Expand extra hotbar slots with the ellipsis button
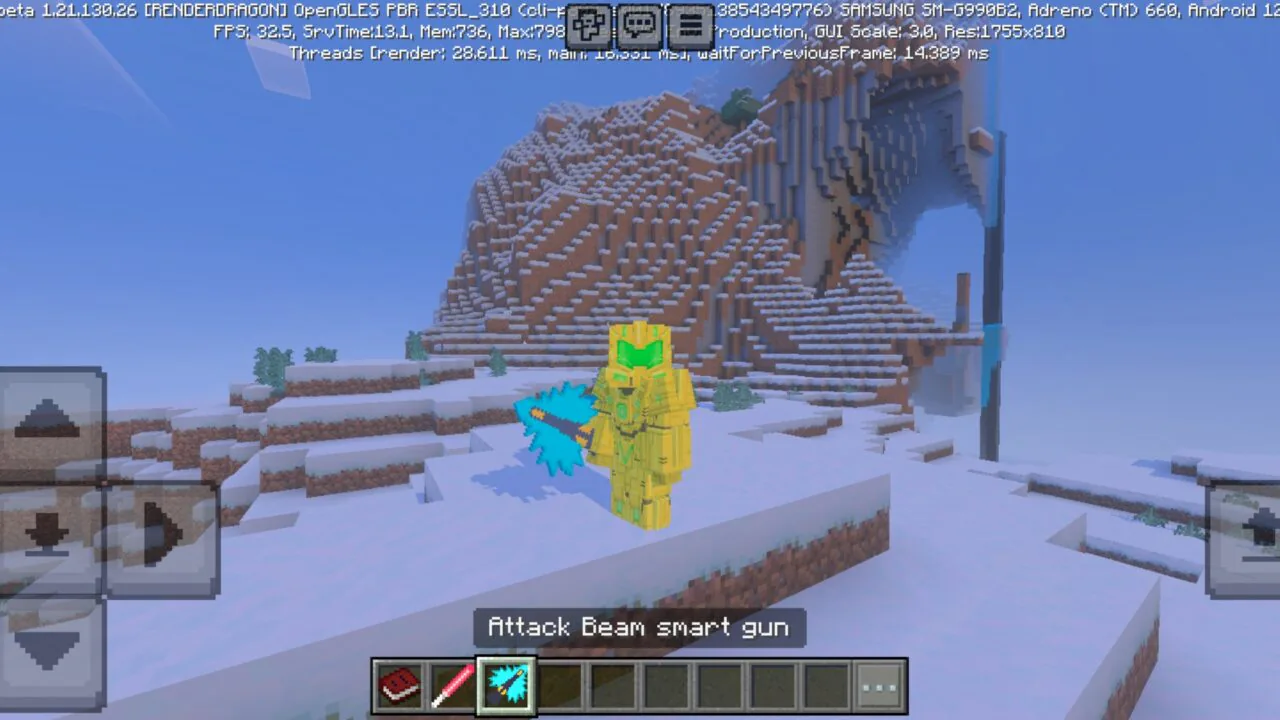The height and width of the screenshot is (720, 1280). point(878,684)
